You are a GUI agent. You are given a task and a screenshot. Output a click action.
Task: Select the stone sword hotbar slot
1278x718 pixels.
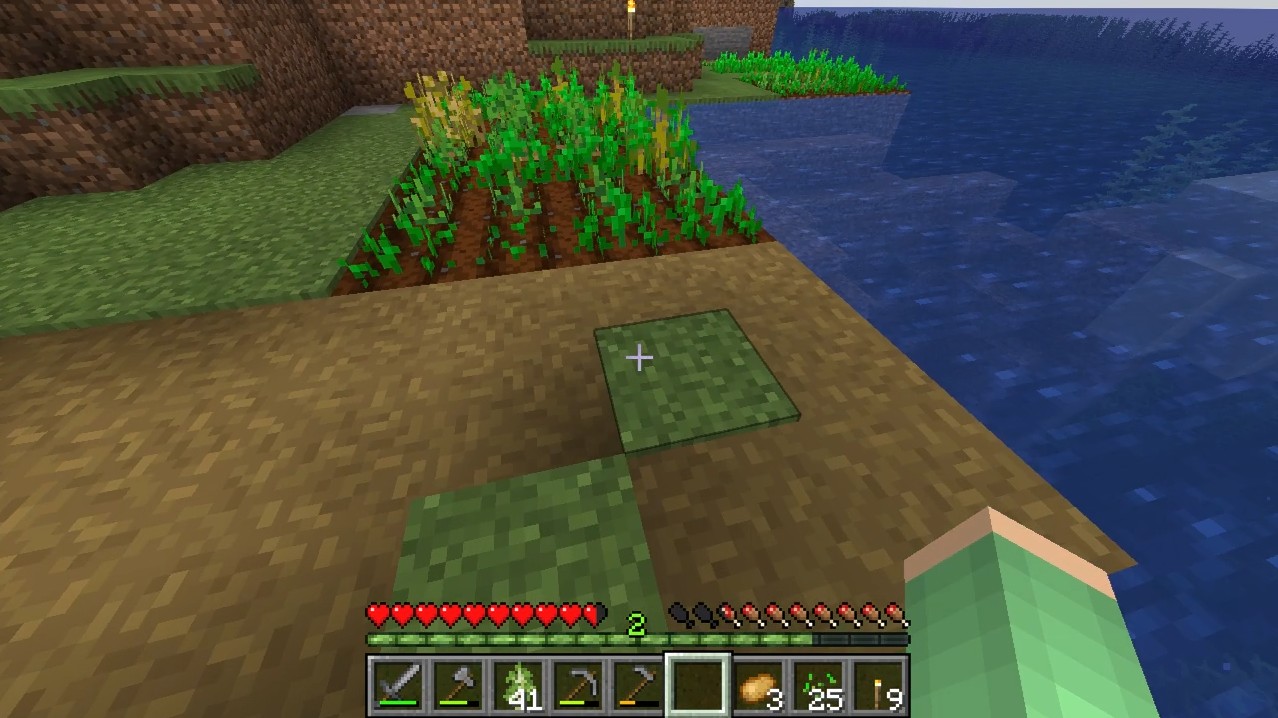[397, 685]
